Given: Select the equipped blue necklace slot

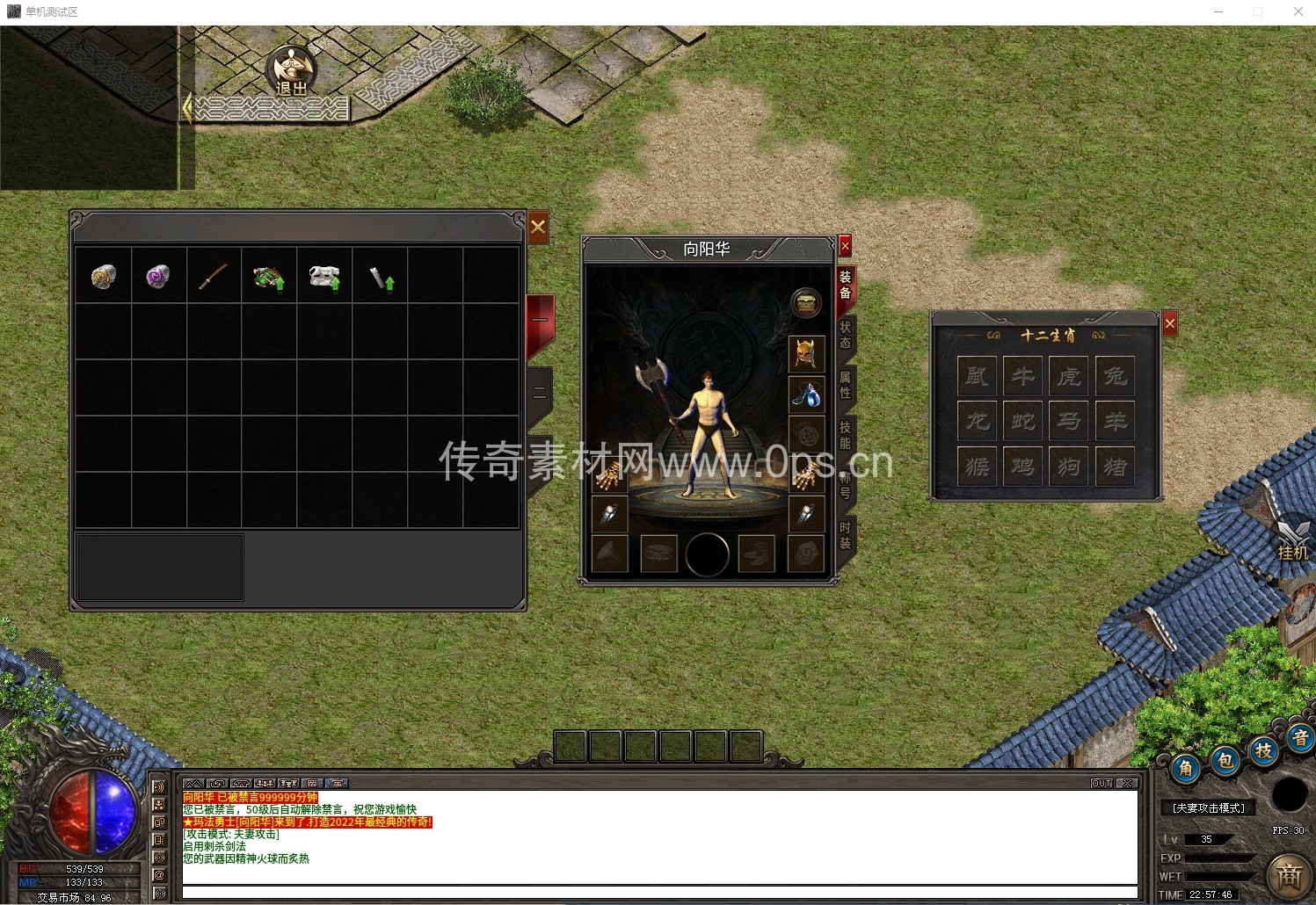Looking at the screenshot, I should 805,395.
